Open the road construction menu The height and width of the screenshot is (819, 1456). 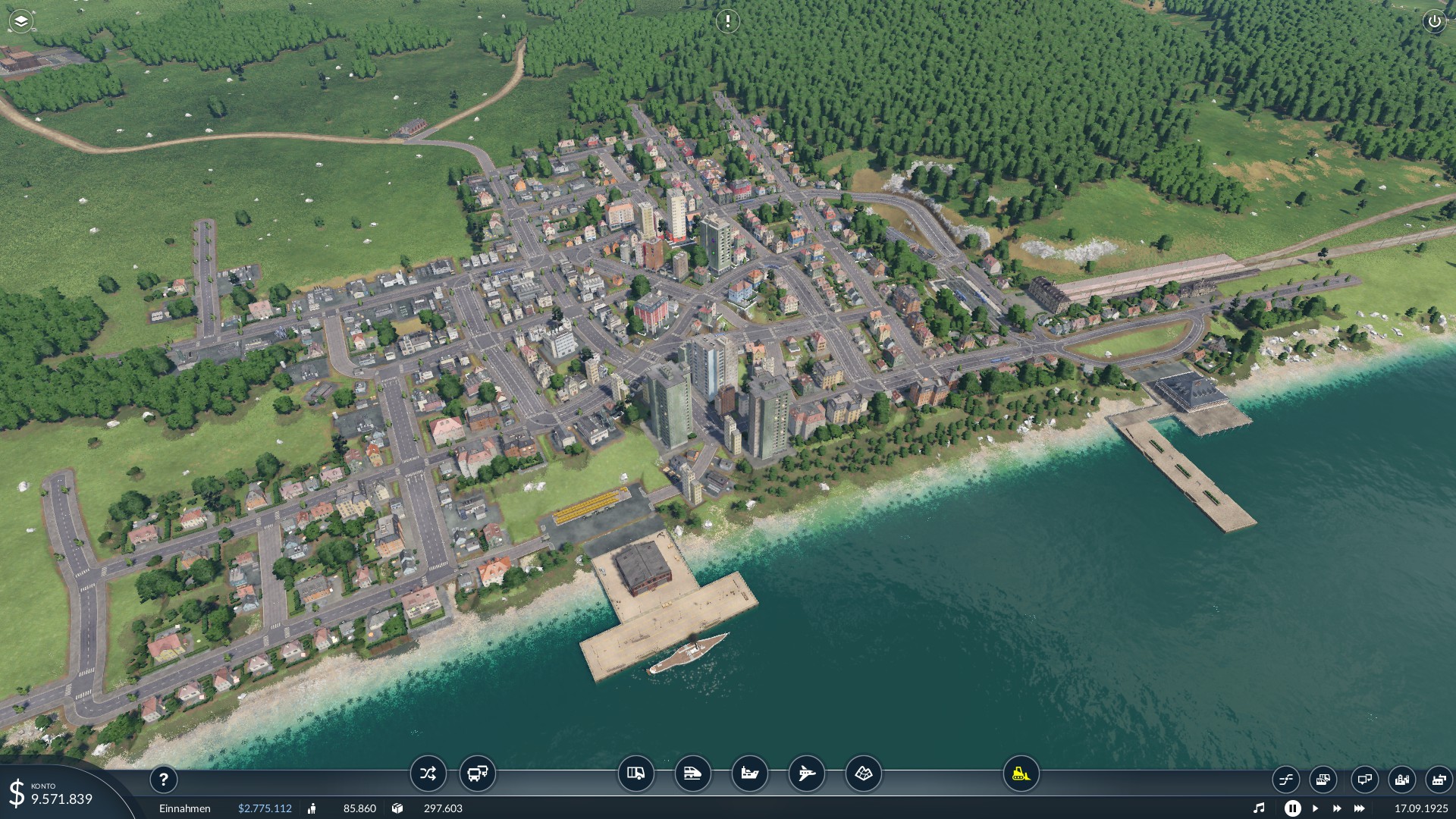(635, 773)
